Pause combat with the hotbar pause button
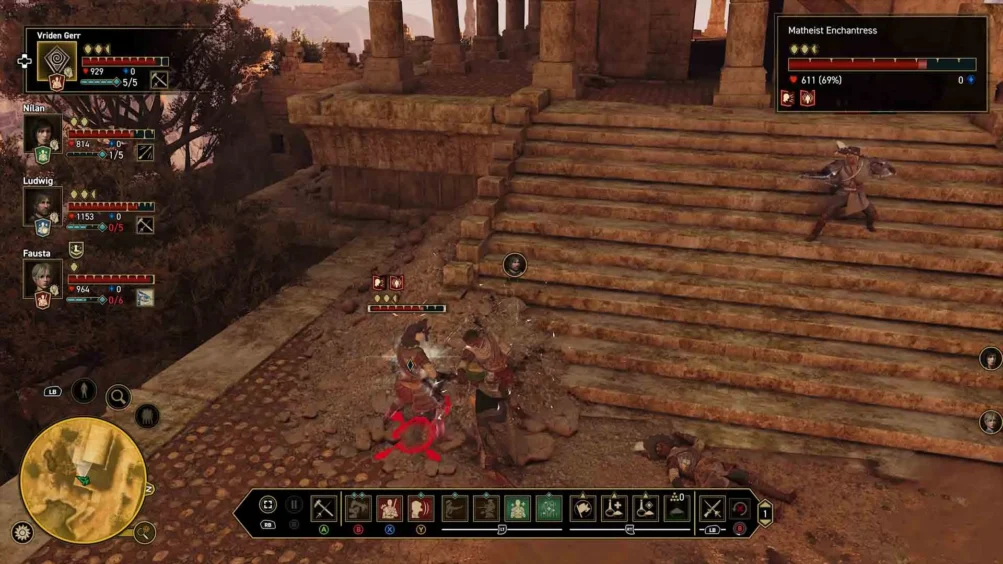Viewport: 1003px width, 564px height. pos(294,505)
